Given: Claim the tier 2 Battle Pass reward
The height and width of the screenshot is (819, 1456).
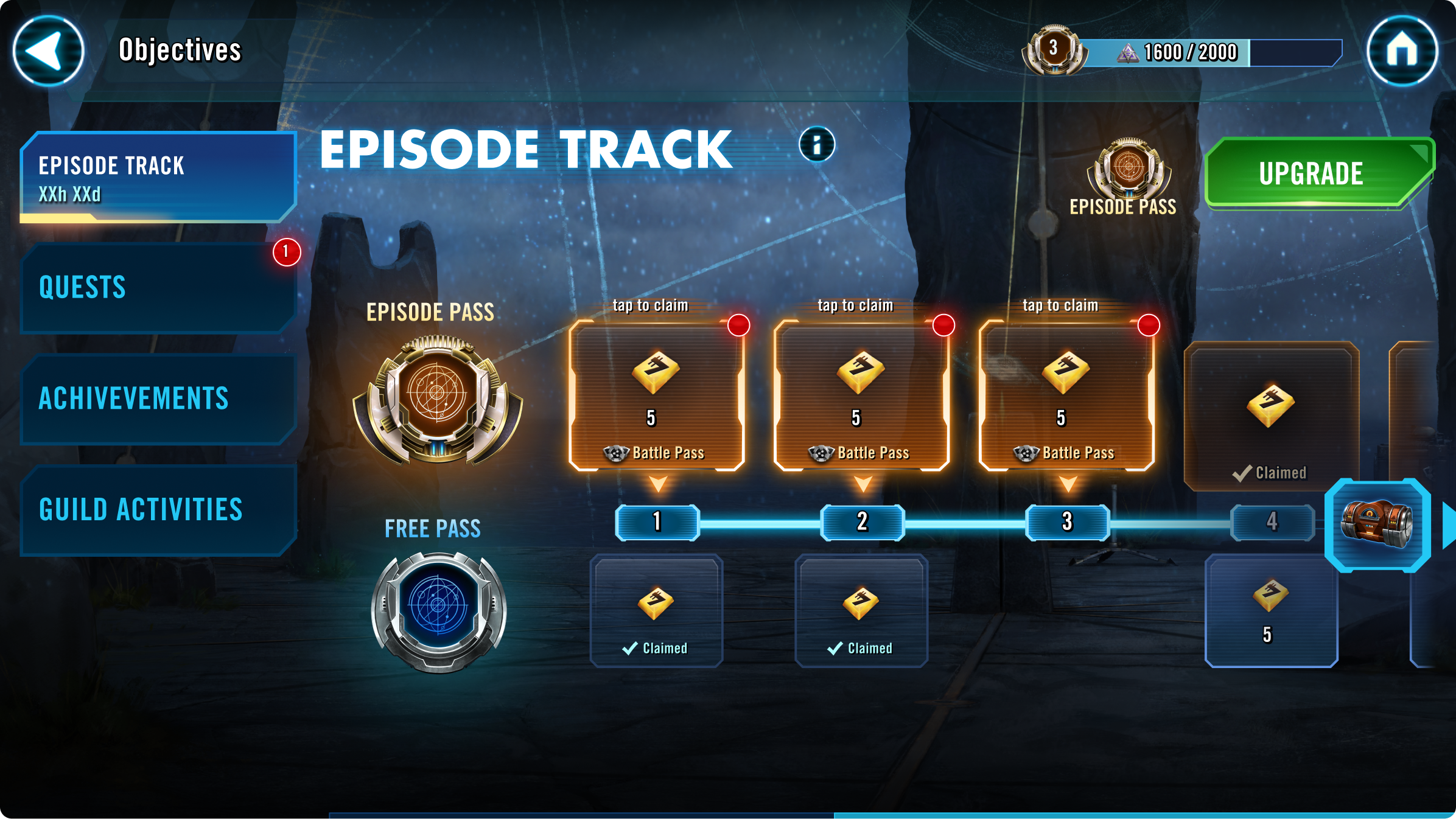Looking at the screenshot, I should tap(862, 392).
